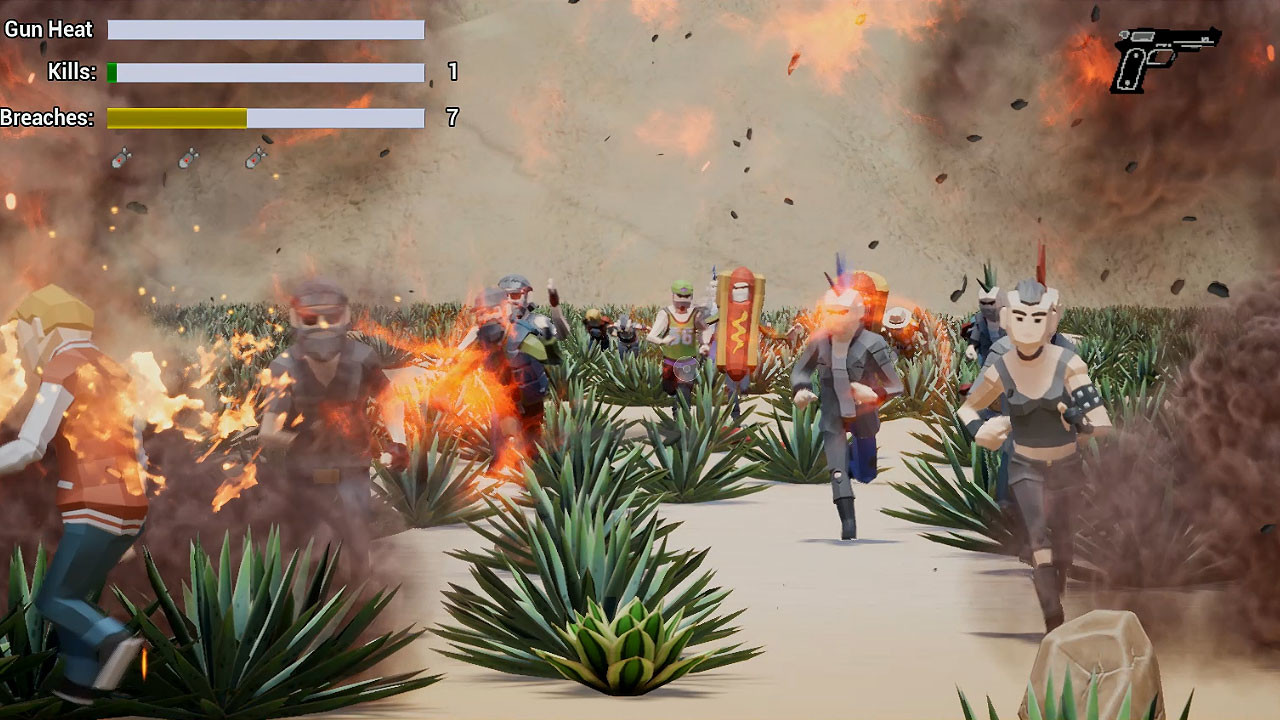Click the Gun Heat label text

48,29
